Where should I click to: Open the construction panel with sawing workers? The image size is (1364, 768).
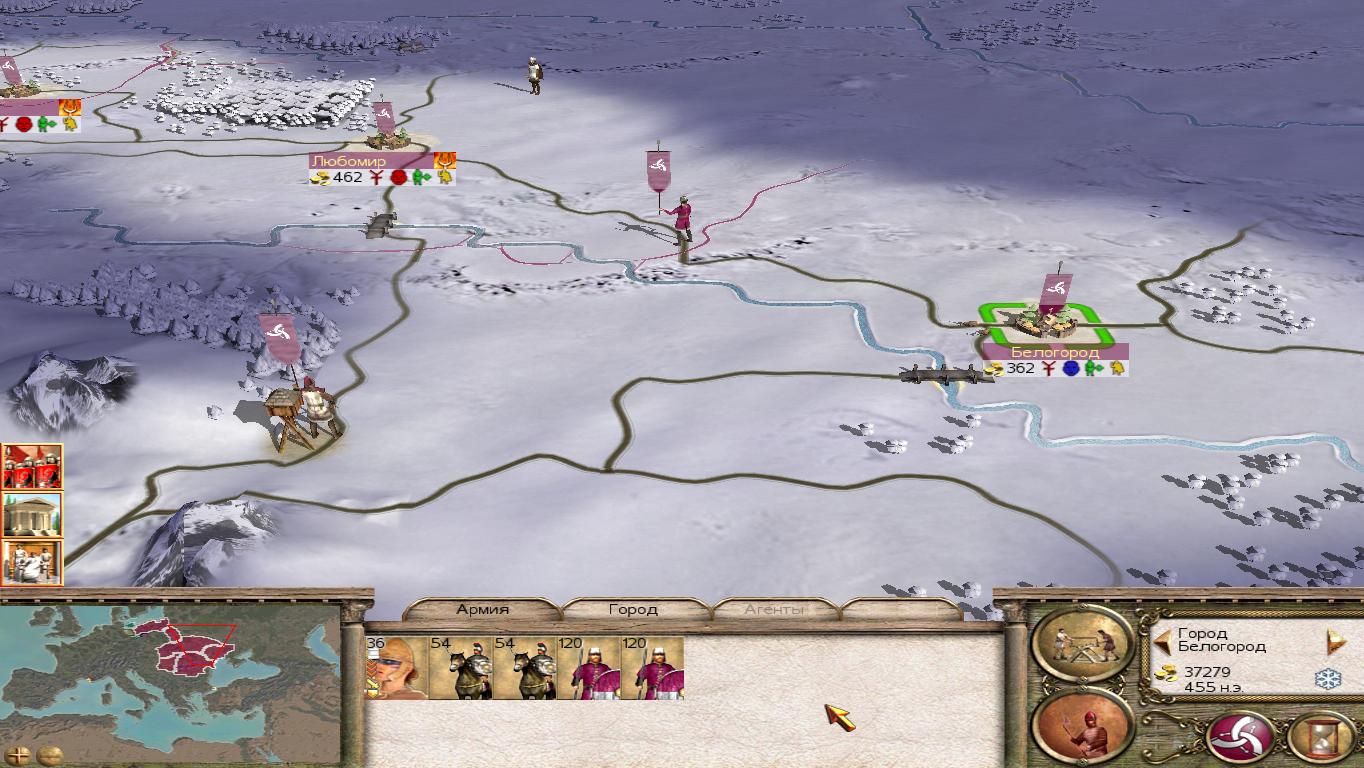[x=1083, y=644]
